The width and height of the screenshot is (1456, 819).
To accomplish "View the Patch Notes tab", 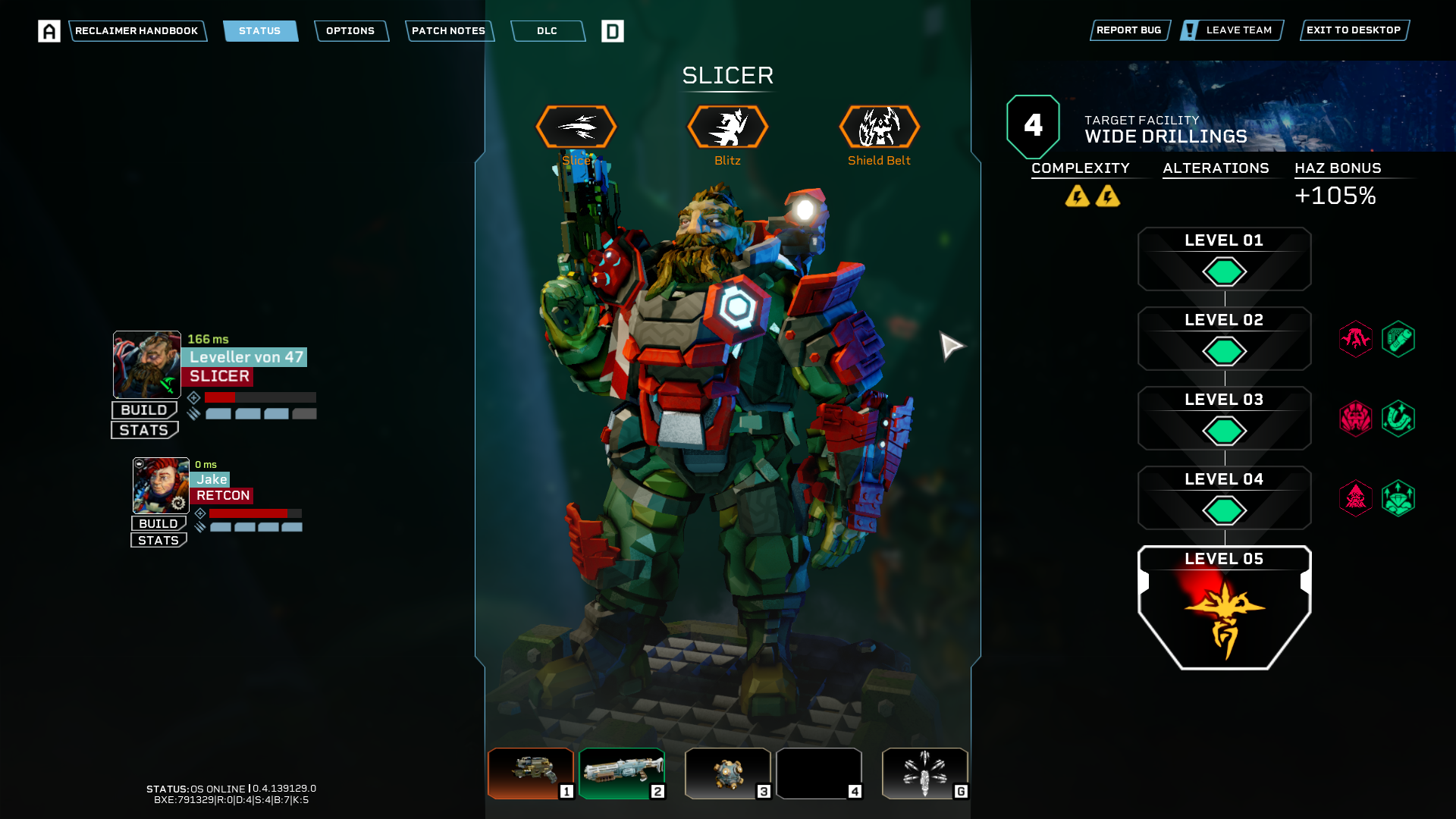I will (448, 31).
